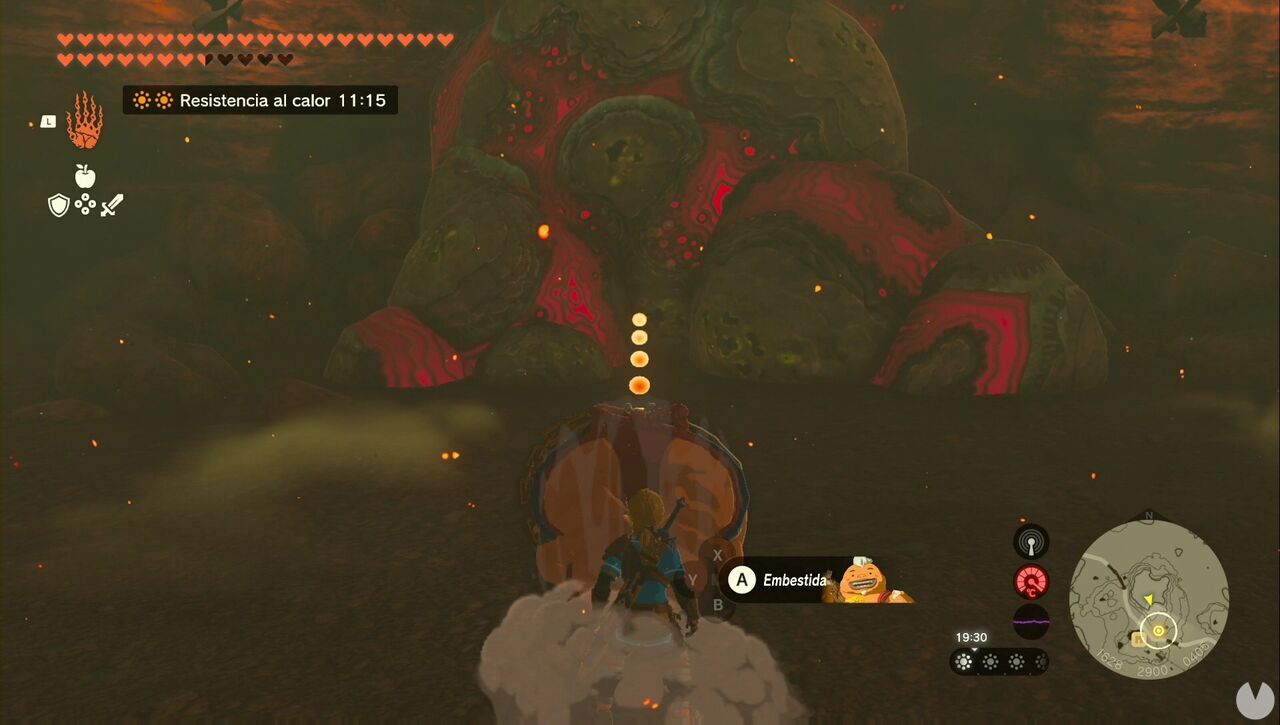This screenshot has width=1280, height=725.
Task: Click the arrow count icon
Action: pyautogui.click(x=87, y=205)
